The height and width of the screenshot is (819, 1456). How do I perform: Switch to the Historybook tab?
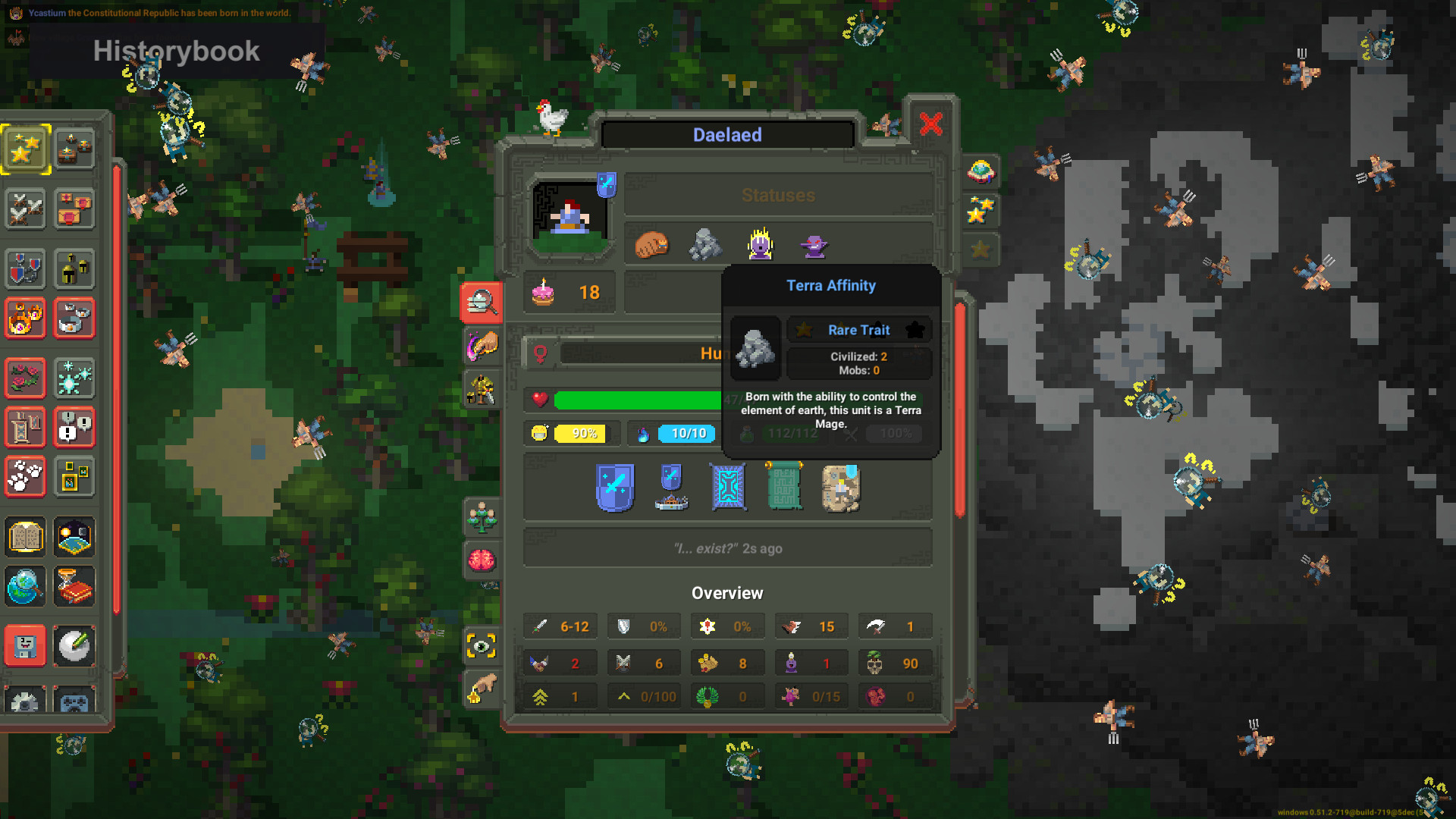[176, 51]
